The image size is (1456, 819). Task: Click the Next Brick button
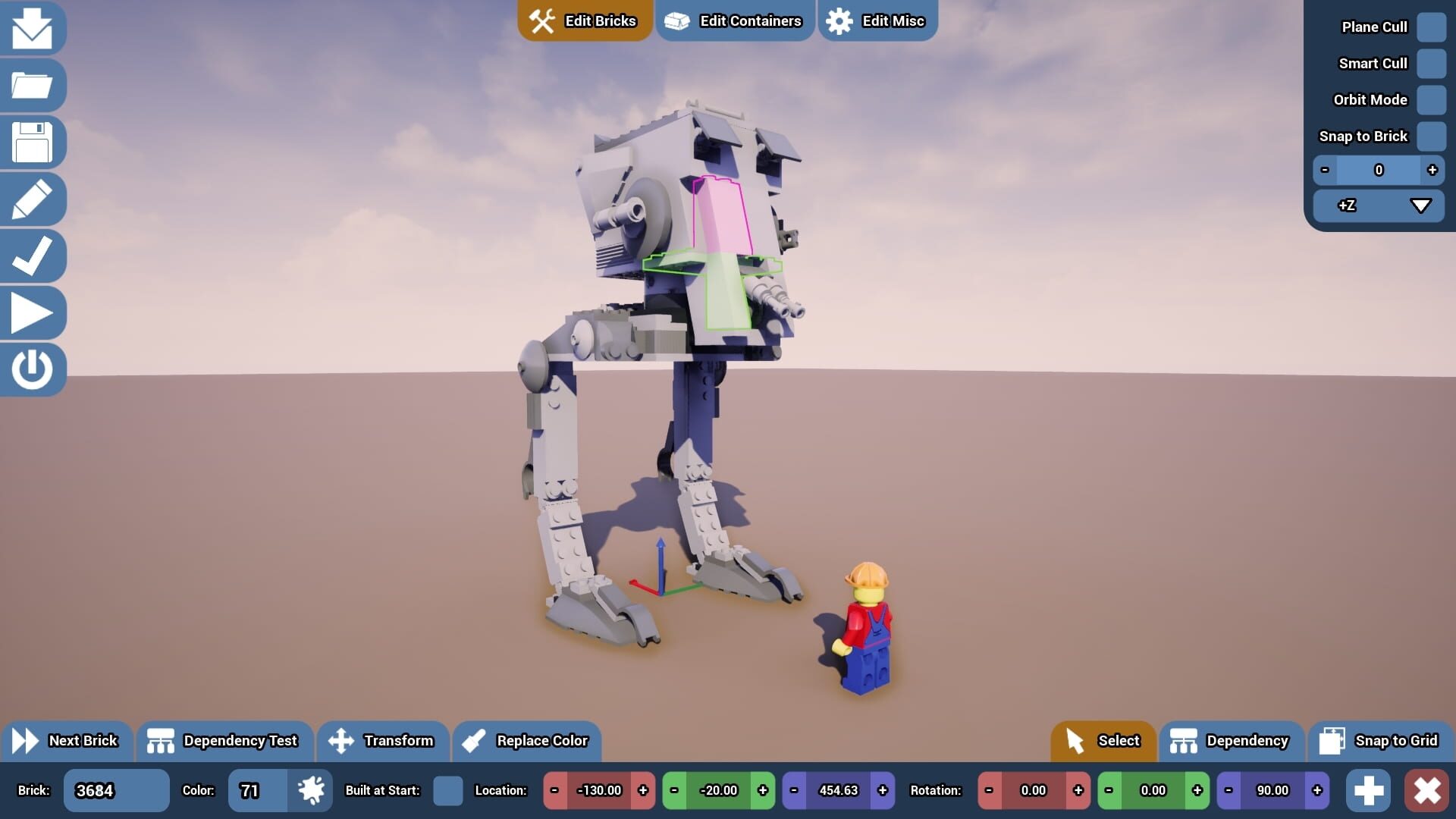pyautogui.click(x=68, y=741)
